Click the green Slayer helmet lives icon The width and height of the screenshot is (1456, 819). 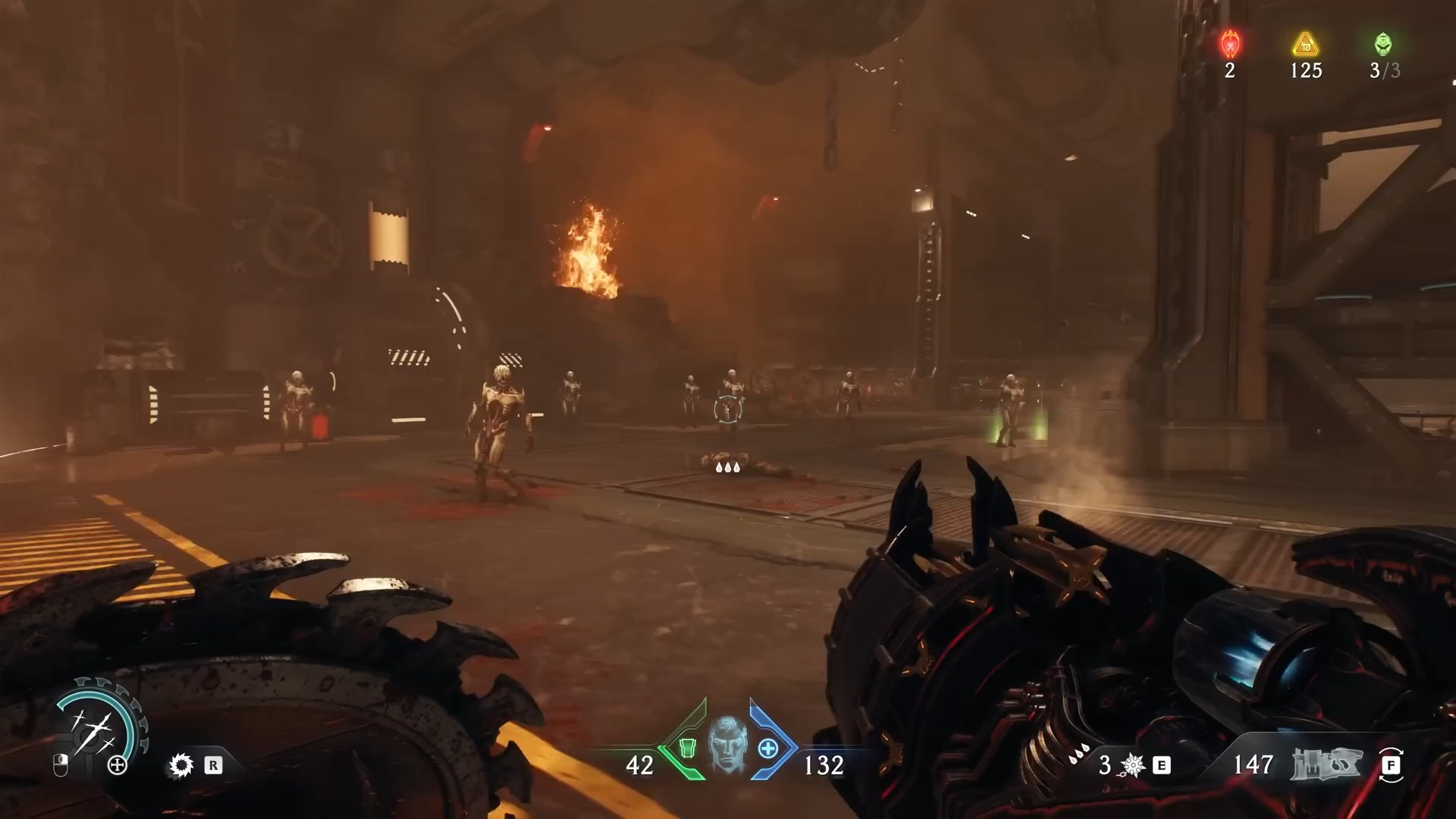pyautogui.click(x=1384, y=45)
